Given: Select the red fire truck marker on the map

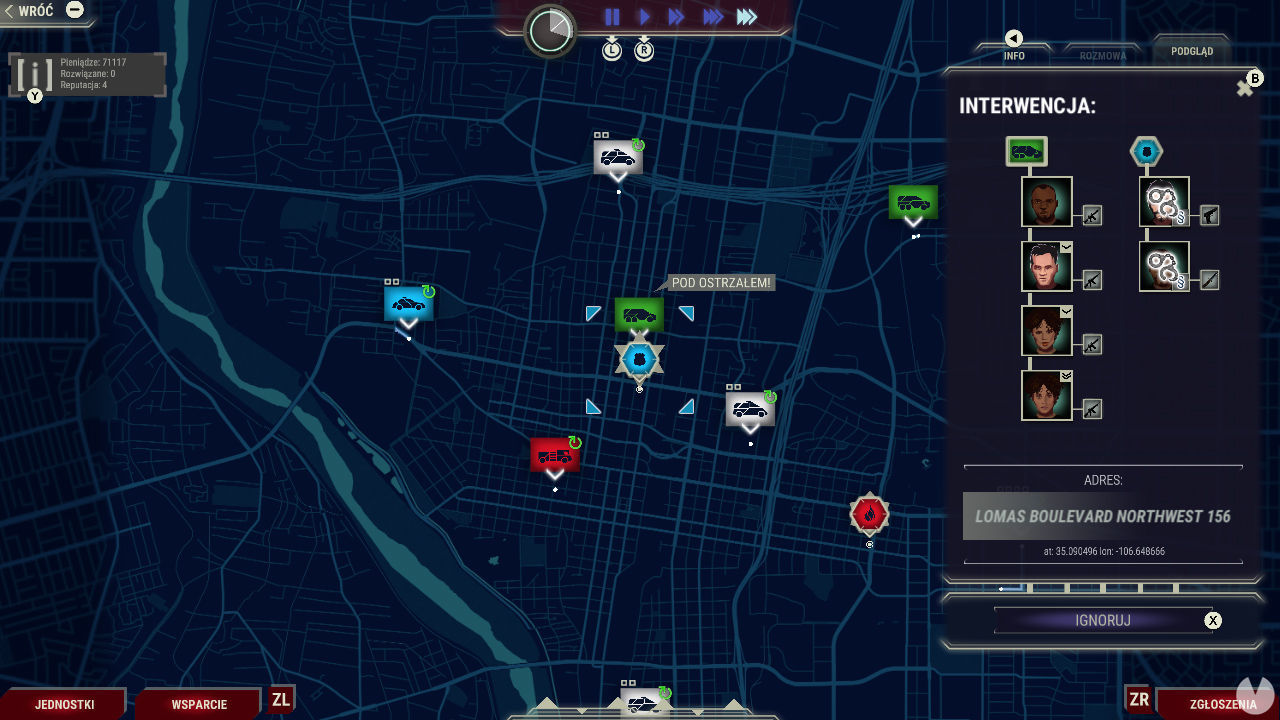Looking at the screenshot, I should (554, 455).
